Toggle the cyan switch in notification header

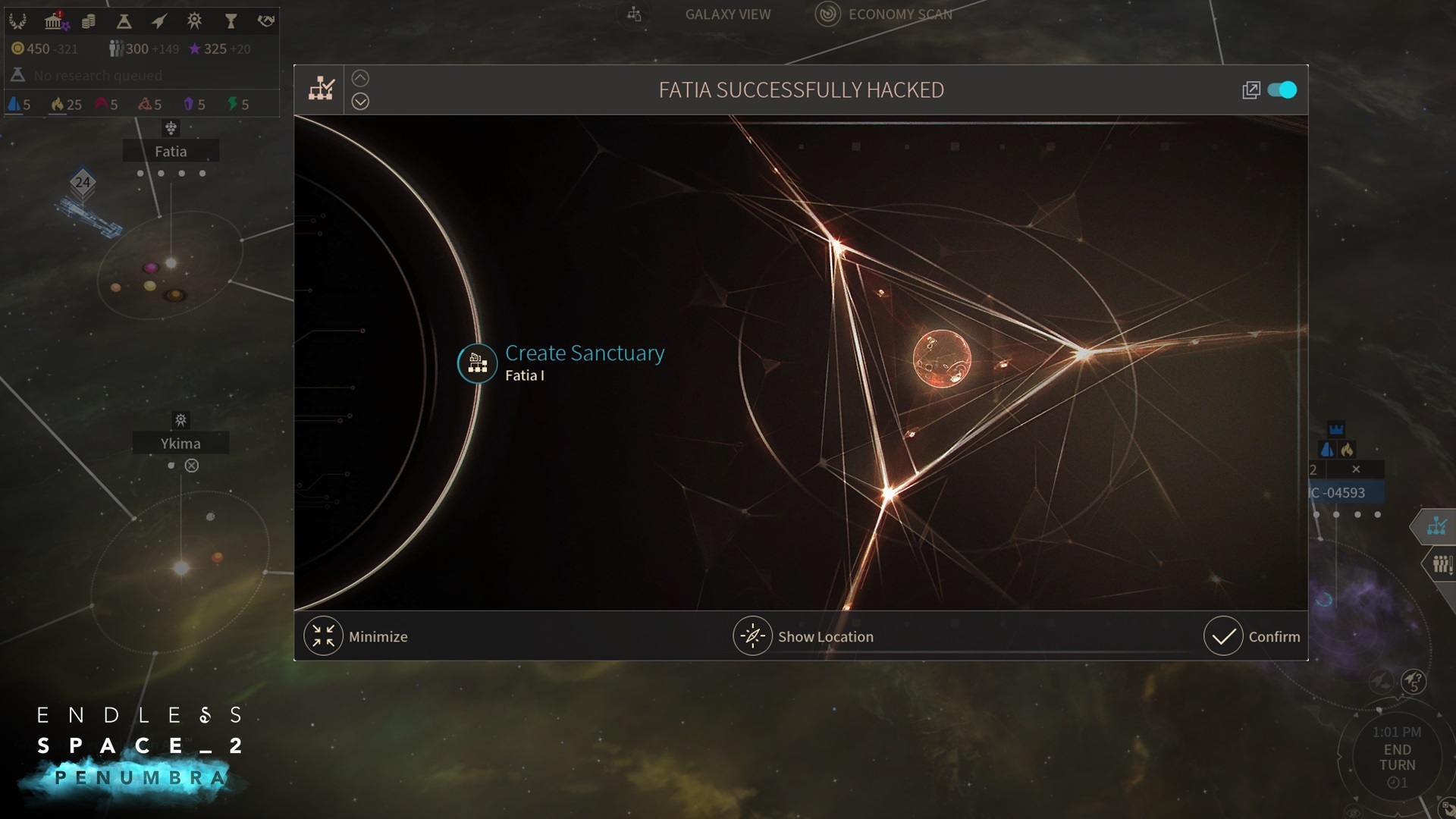click(1282, 90)
